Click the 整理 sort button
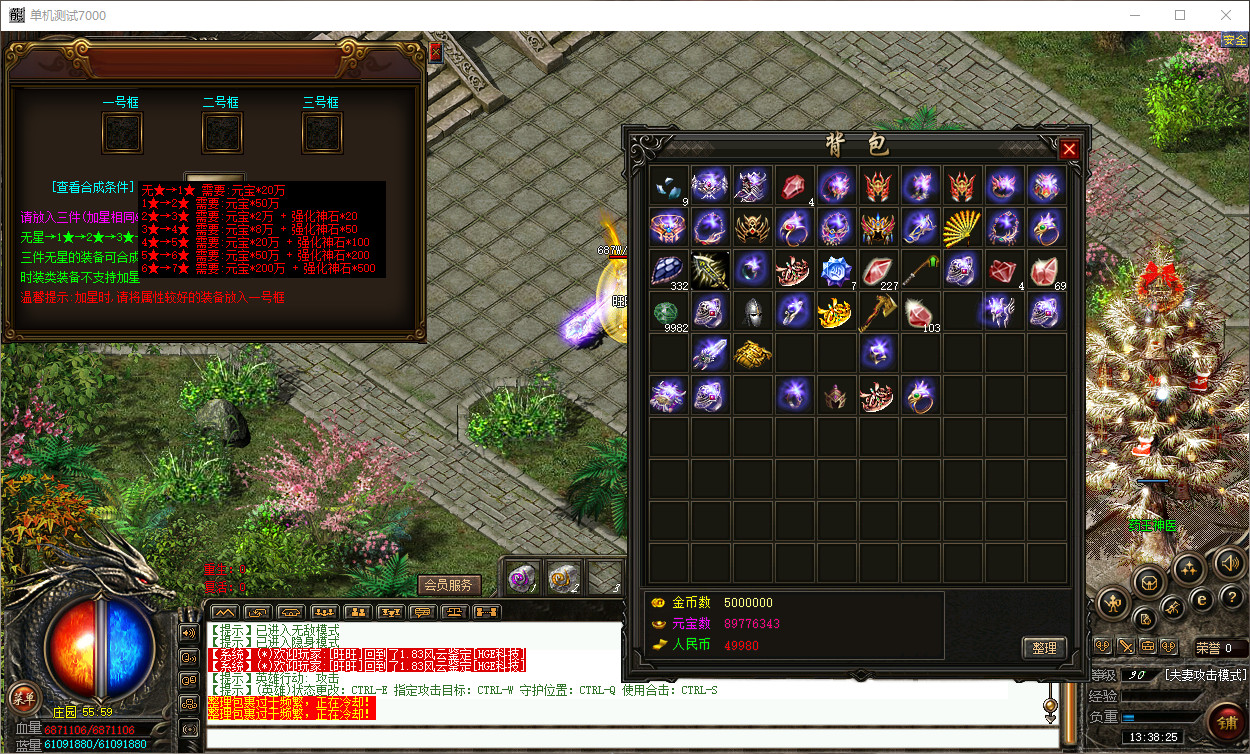This screenshot has height=754, width=1250. tap(1044, 647)
